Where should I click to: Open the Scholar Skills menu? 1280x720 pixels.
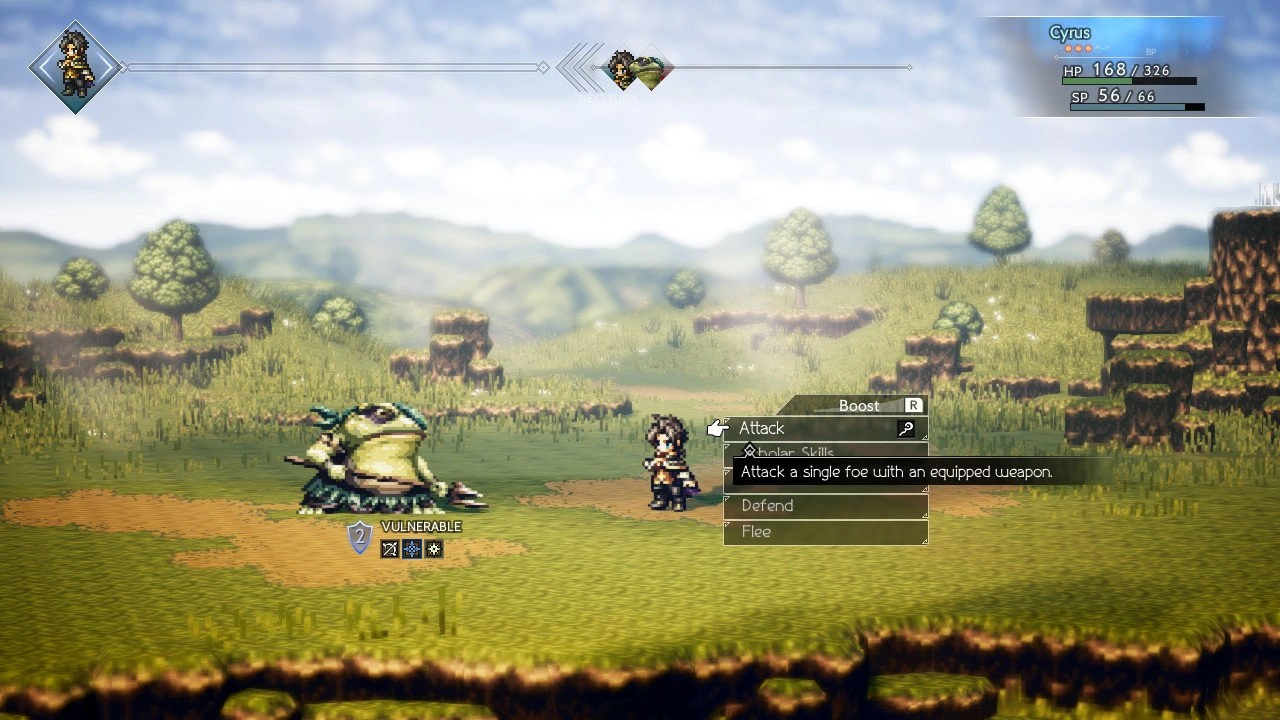click(790, 452)
